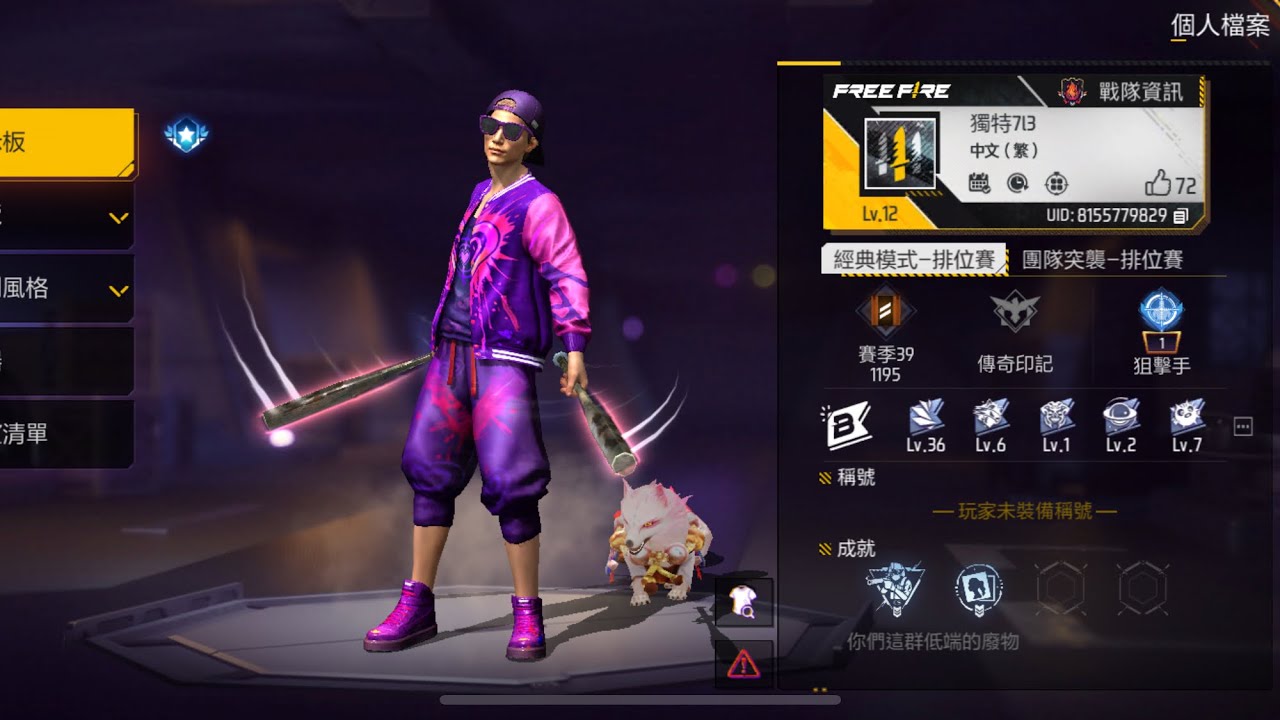Click the calendar icon on the player card
The height and width of the screenshot is (720, 1280).
(978, 184)
